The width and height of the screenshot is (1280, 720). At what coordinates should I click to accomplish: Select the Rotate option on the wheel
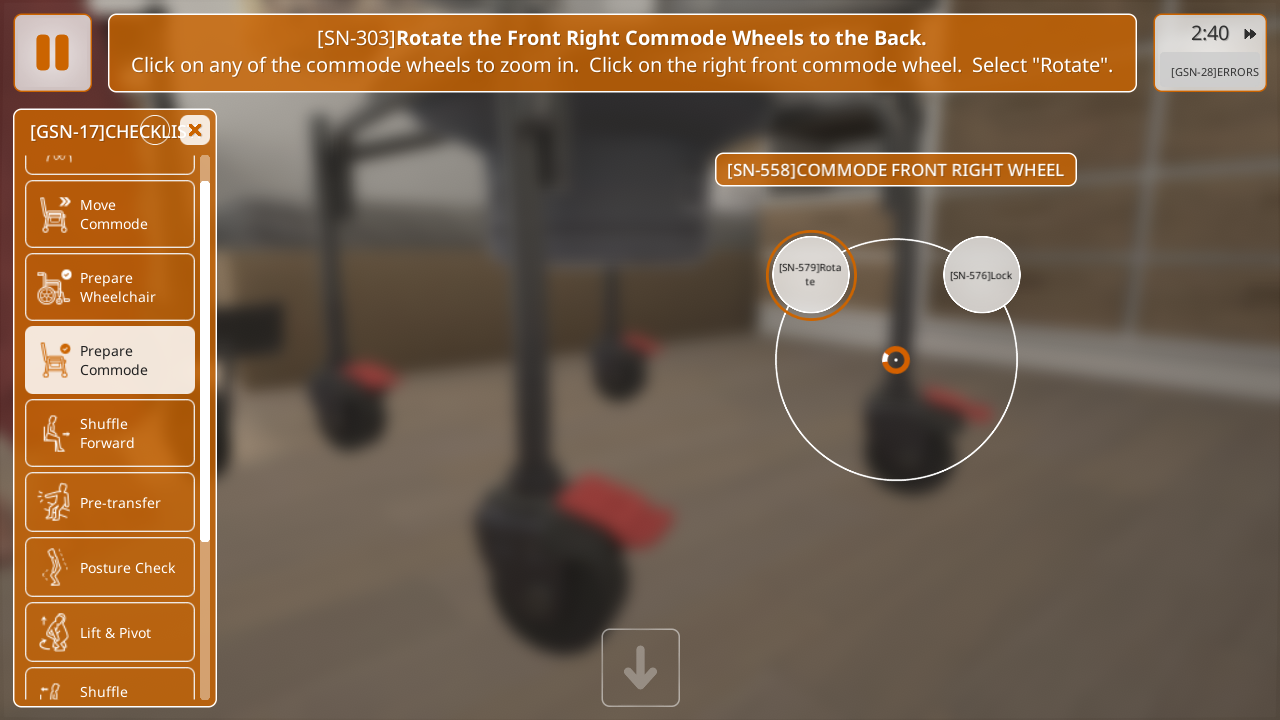(x=810, y=275)
